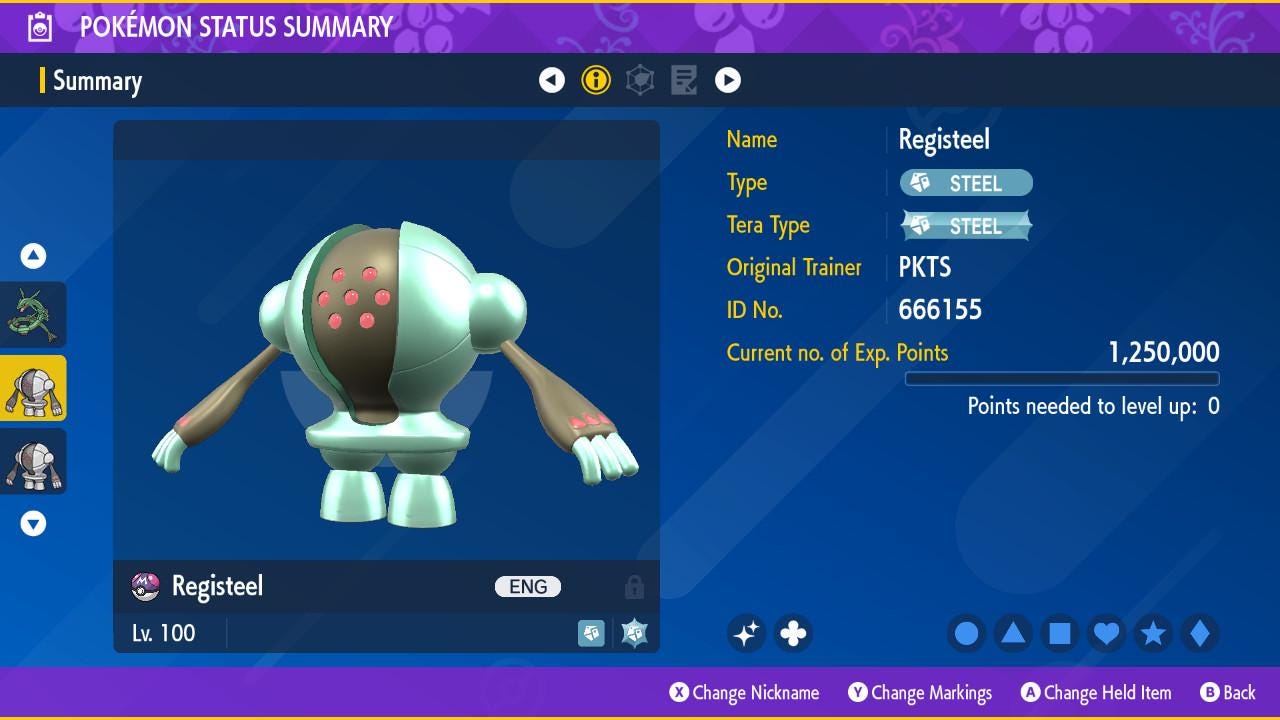The image size is (1280, 720).
Task: Click the Steel Tera Type badge
Action: (x=966, y=226)
